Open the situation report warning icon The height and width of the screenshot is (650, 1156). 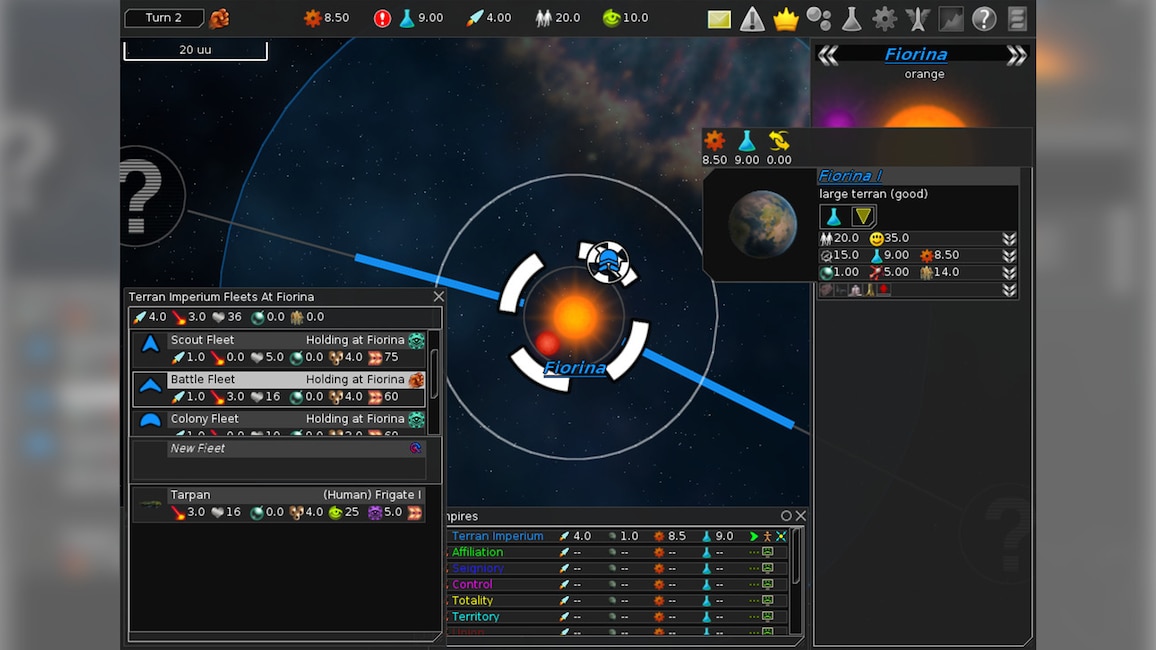coord(752,19)
